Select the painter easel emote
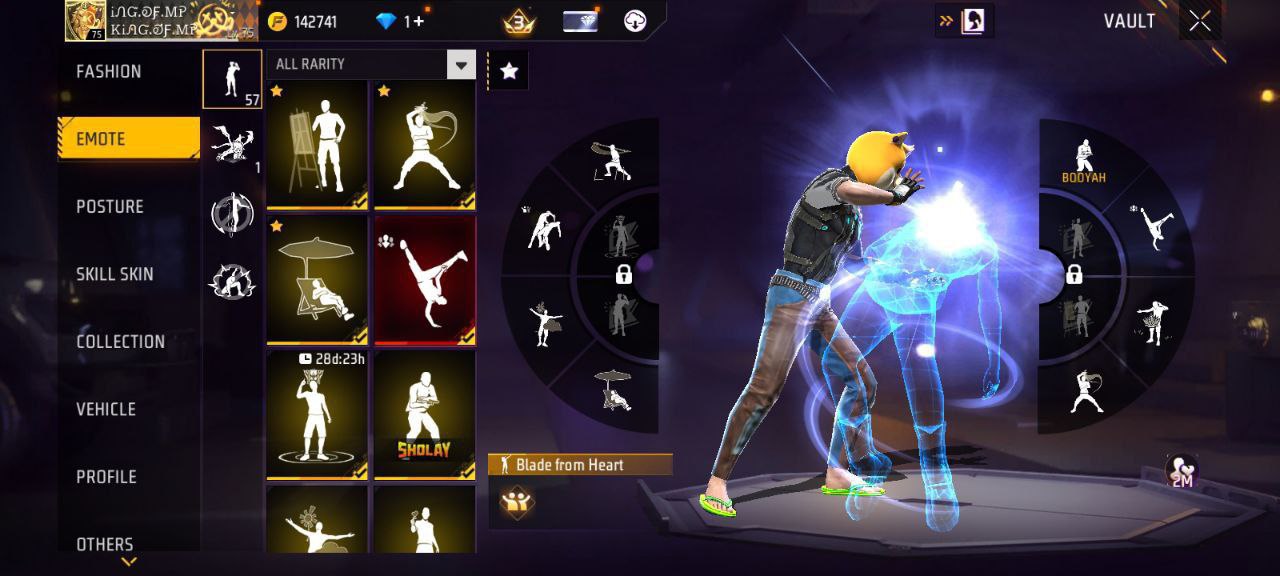Viewport: 1280px width, 576px height. 317,145
